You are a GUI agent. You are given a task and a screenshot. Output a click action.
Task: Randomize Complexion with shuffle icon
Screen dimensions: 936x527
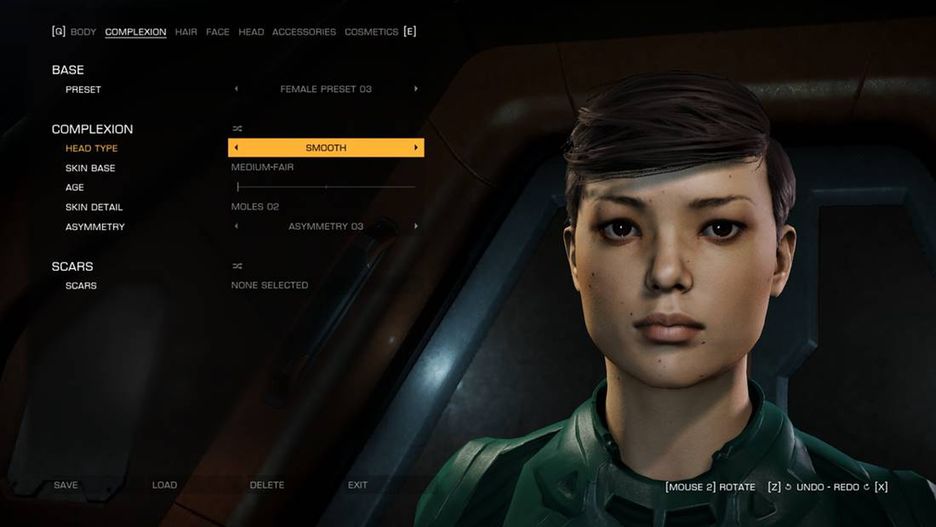(237, 129)
